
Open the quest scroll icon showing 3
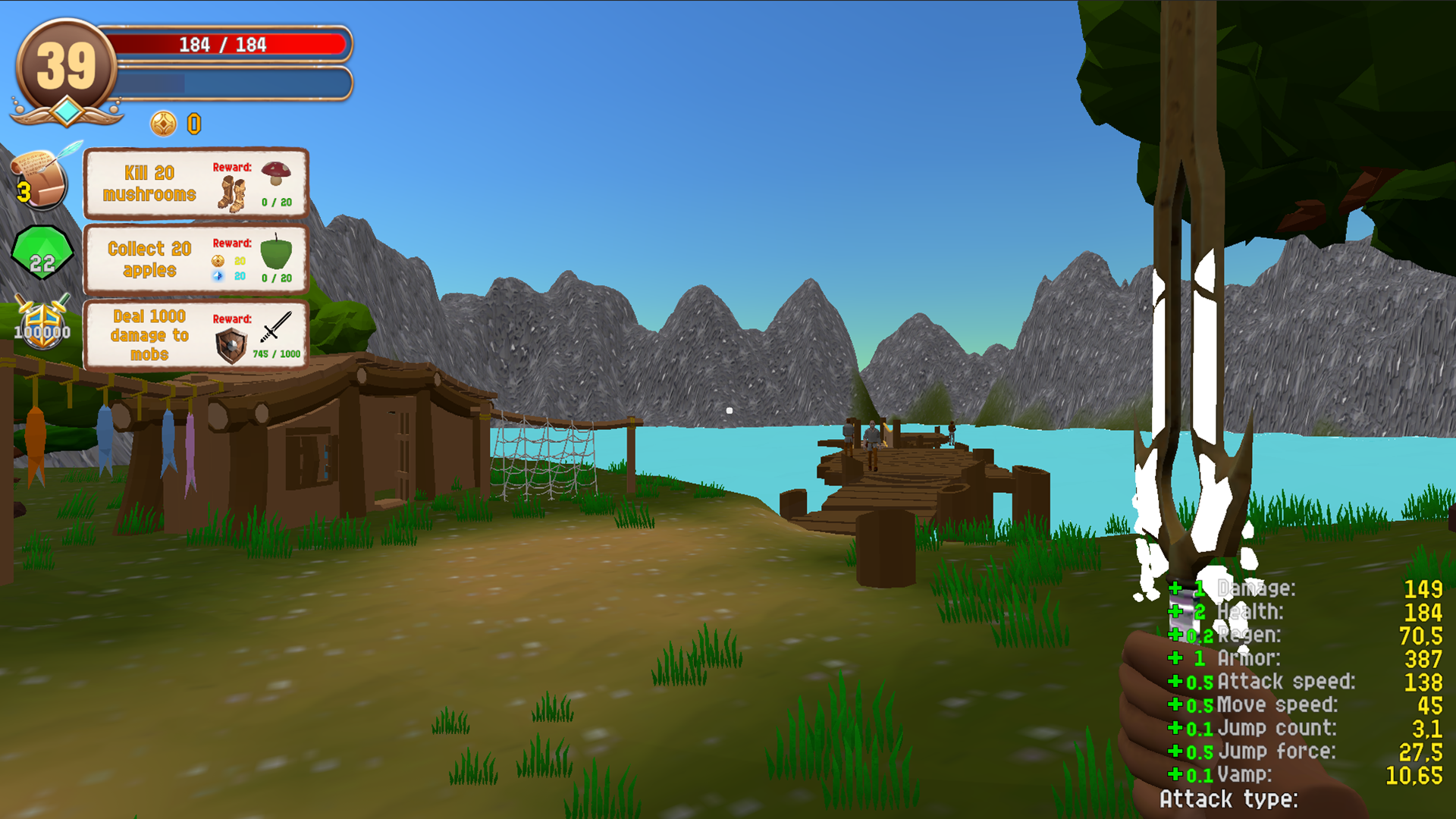39,178
